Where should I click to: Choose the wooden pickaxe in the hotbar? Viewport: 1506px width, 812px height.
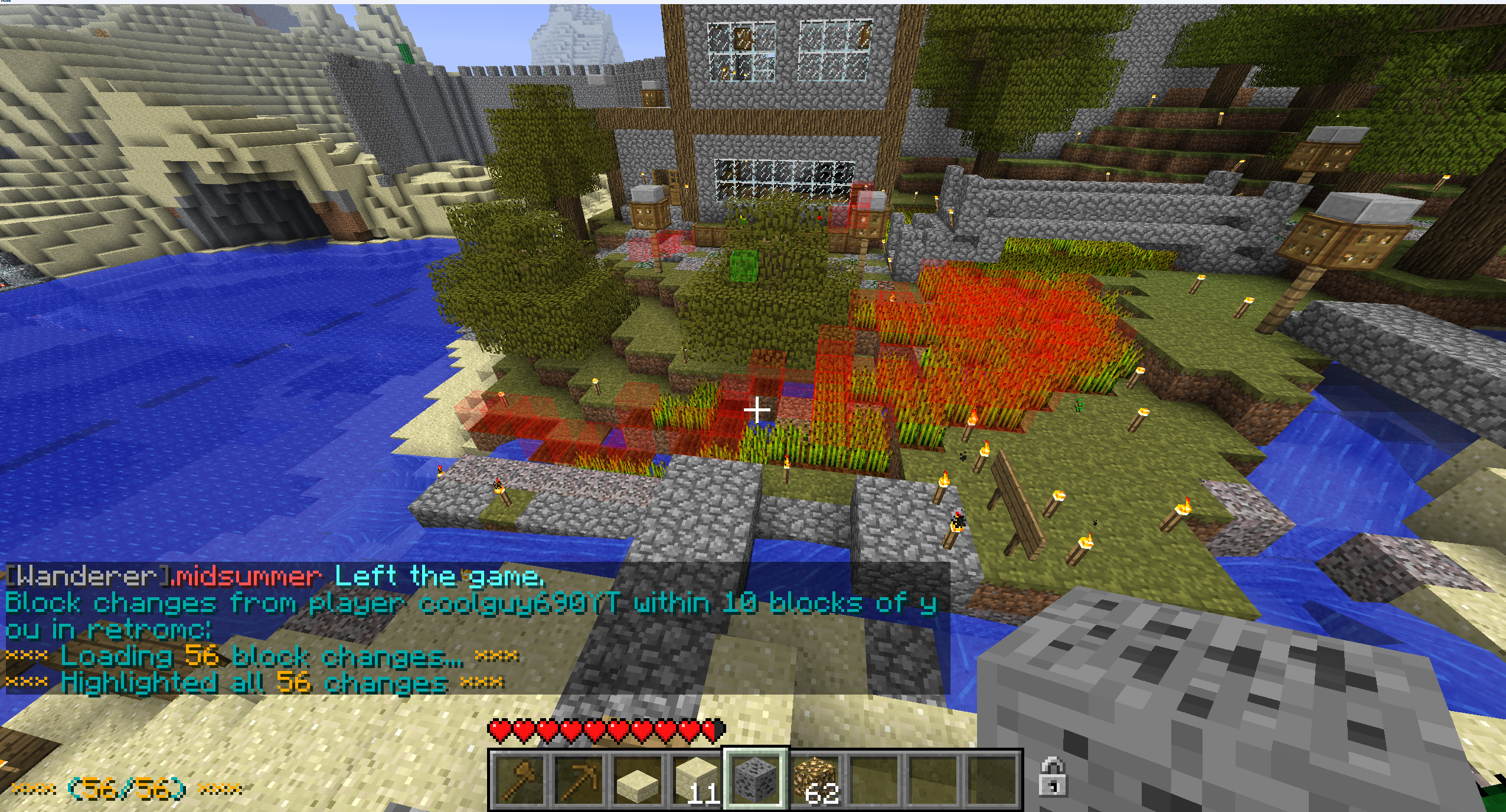pos(578,780)
